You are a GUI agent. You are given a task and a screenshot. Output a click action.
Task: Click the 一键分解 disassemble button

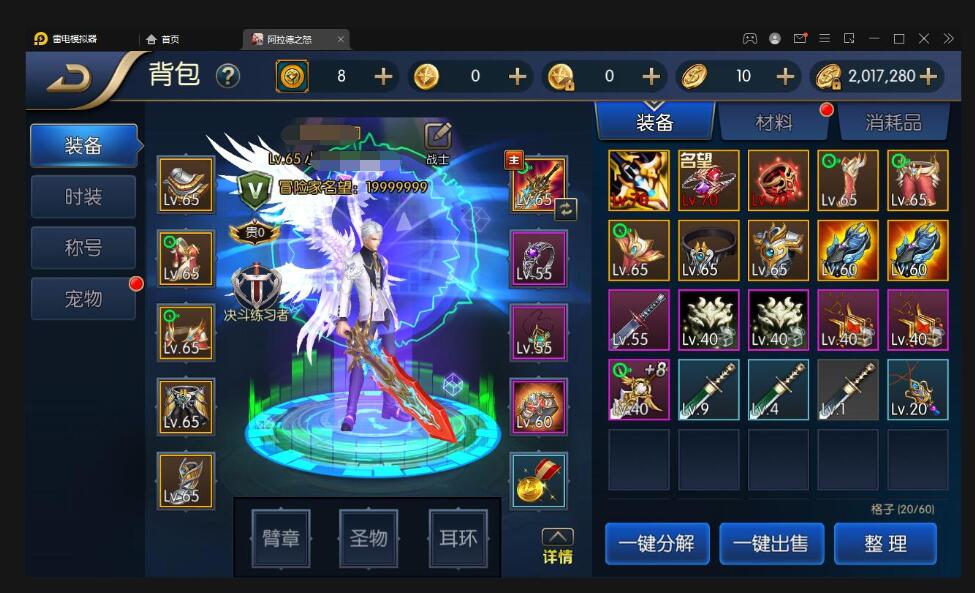657,544
